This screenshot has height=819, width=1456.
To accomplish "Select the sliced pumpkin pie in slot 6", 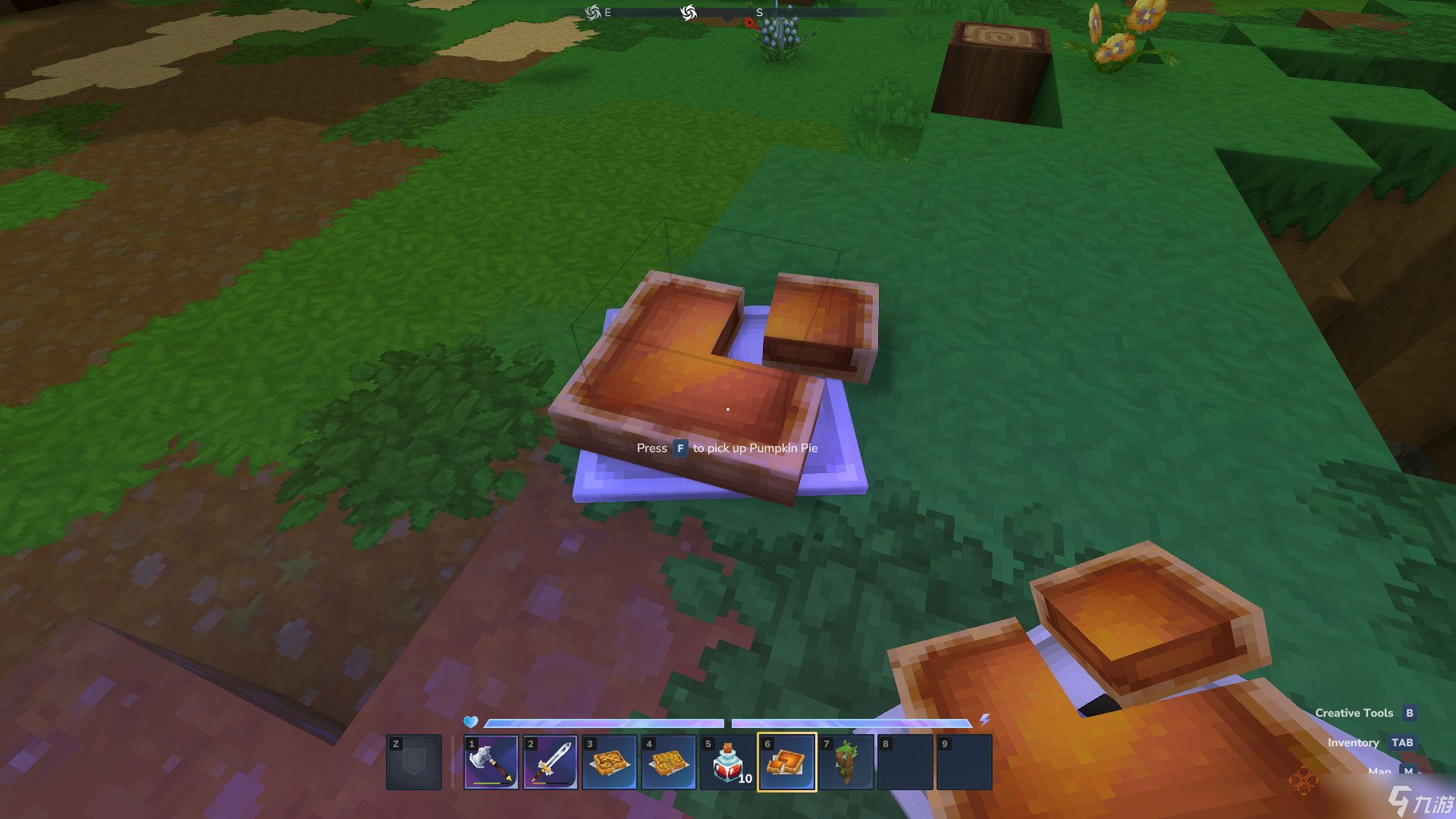I will pos(787,762).
